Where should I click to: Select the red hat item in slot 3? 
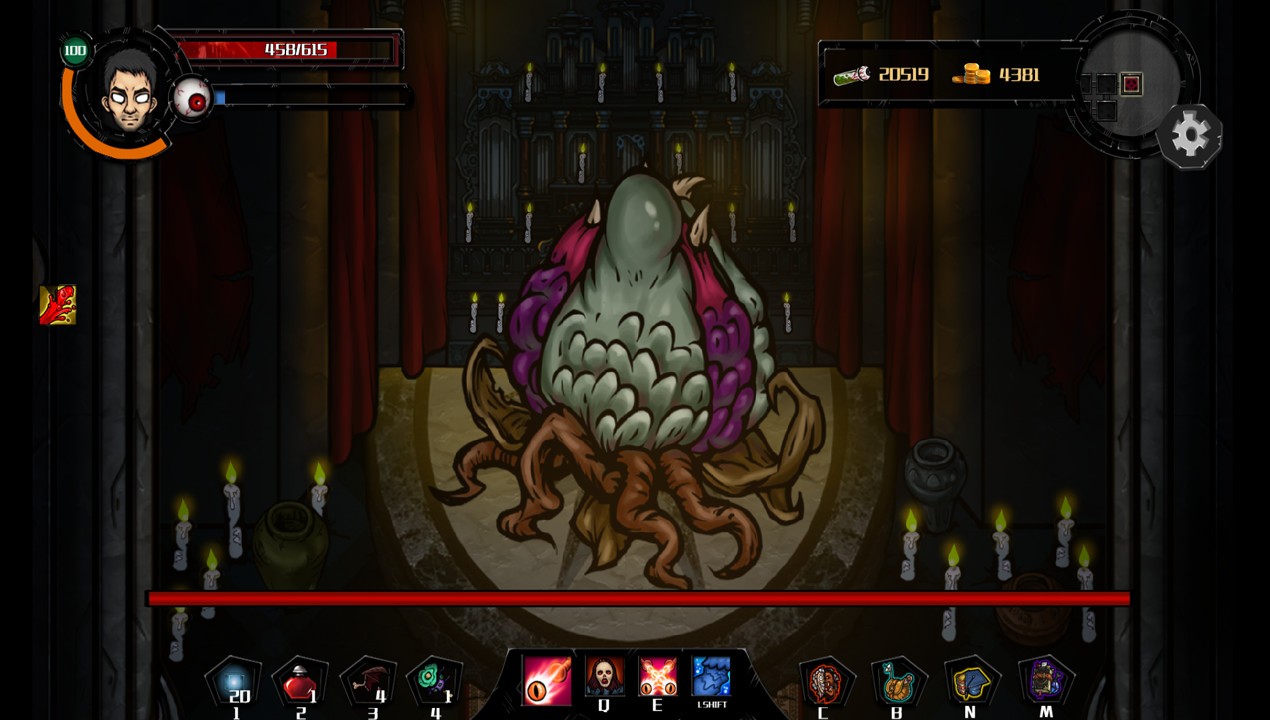pyautogui.click(x=366, y=682)
